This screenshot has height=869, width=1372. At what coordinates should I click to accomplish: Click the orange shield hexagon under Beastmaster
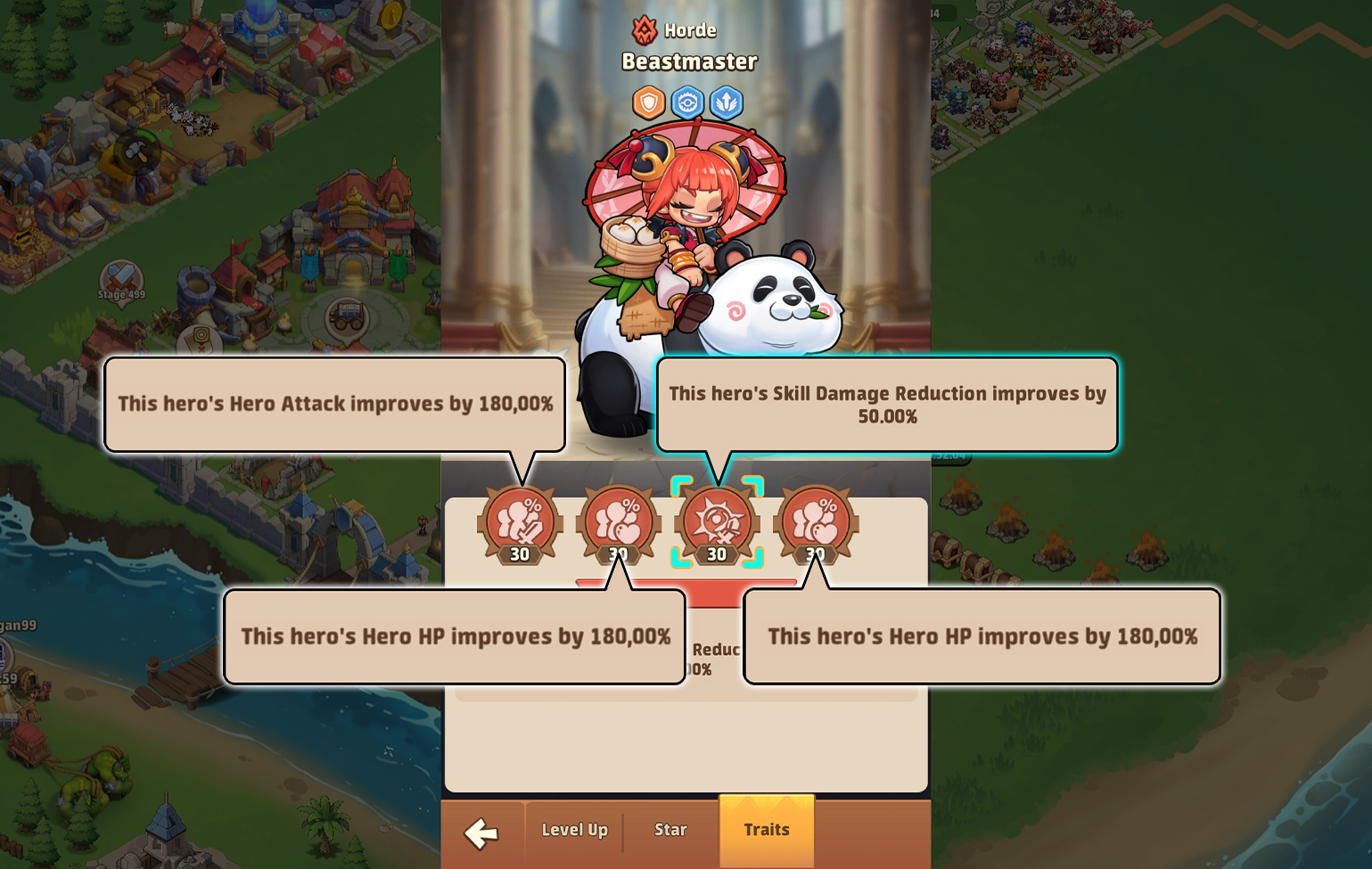pyautogui.click(x=648, y=102)
